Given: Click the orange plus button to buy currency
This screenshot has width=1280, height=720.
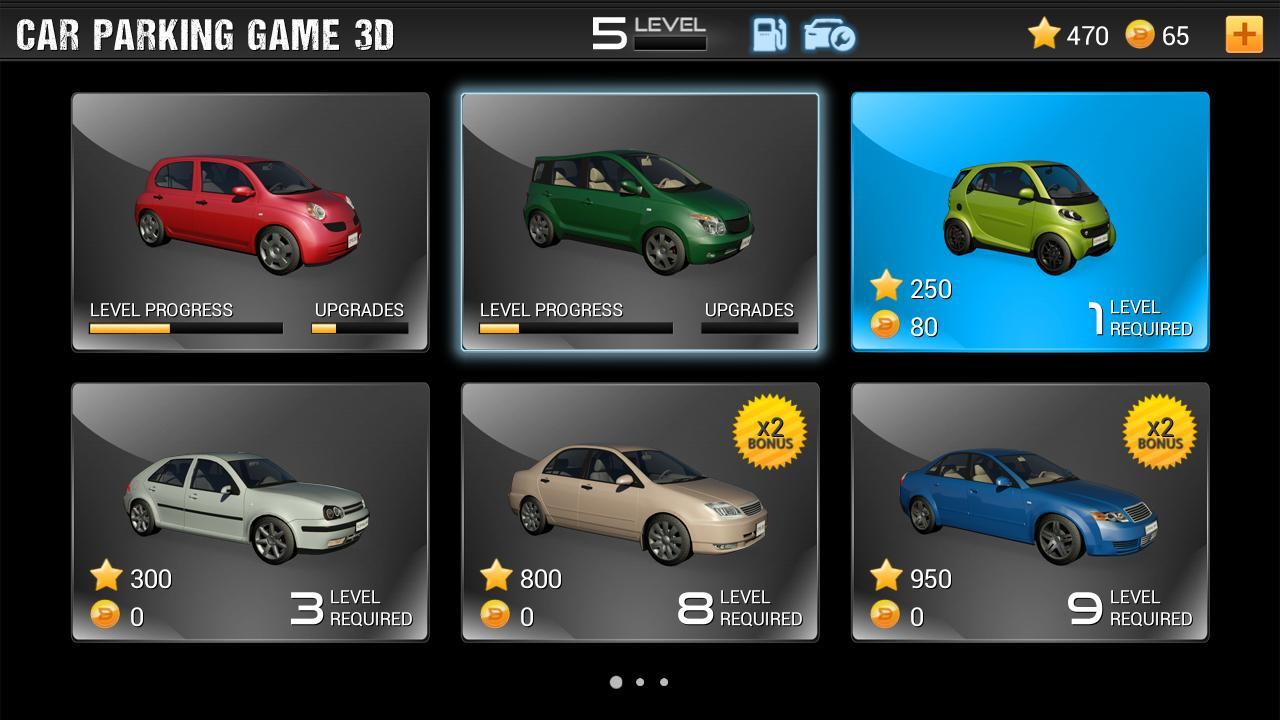Looking at the screenshot, I should point(1244,35).
